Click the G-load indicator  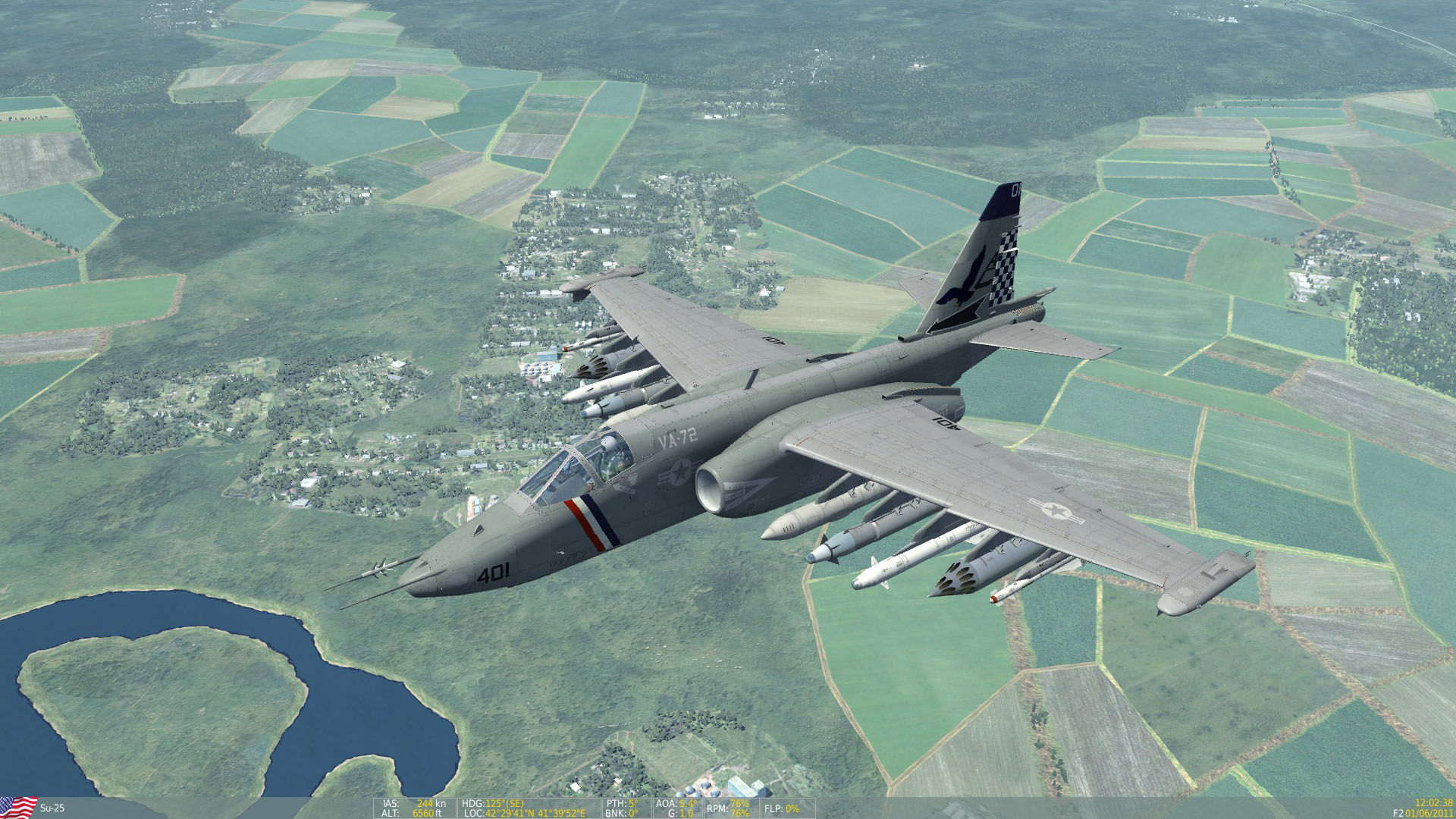pos(675,813)
